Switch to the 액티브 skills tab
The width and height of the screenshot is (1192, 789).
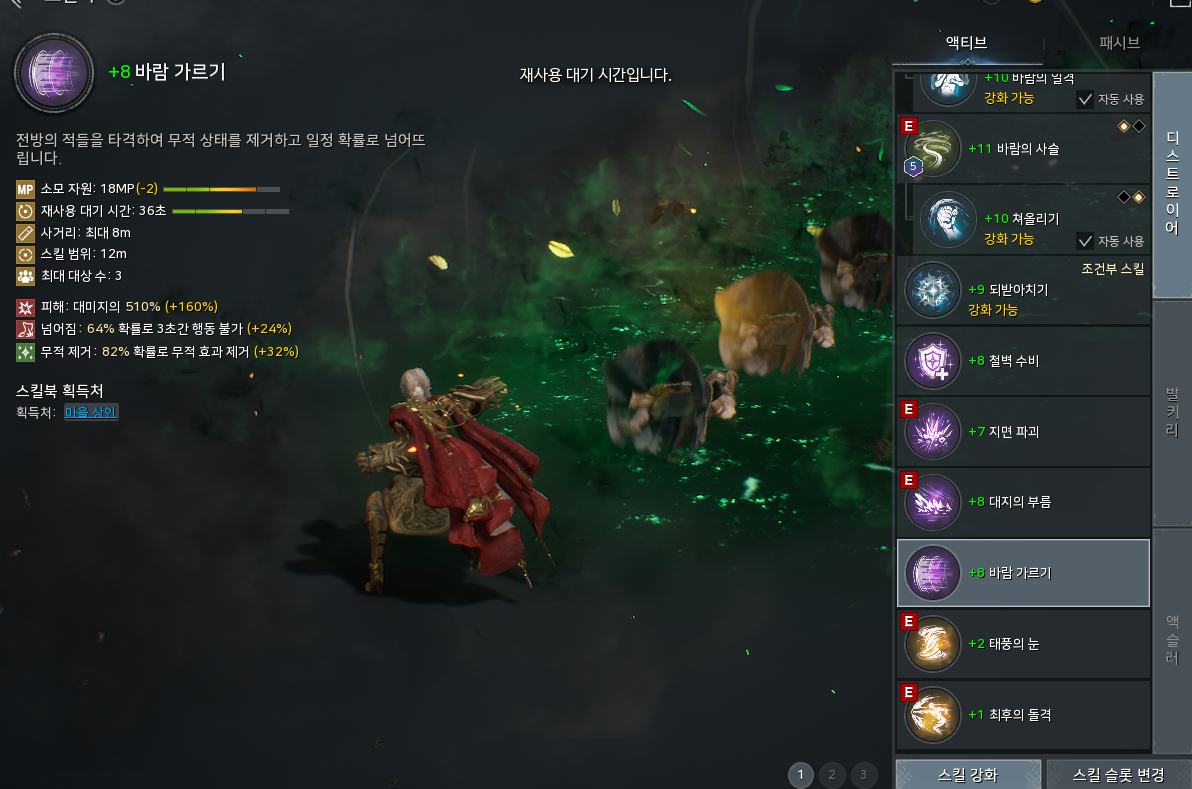(x=966, y=42)
